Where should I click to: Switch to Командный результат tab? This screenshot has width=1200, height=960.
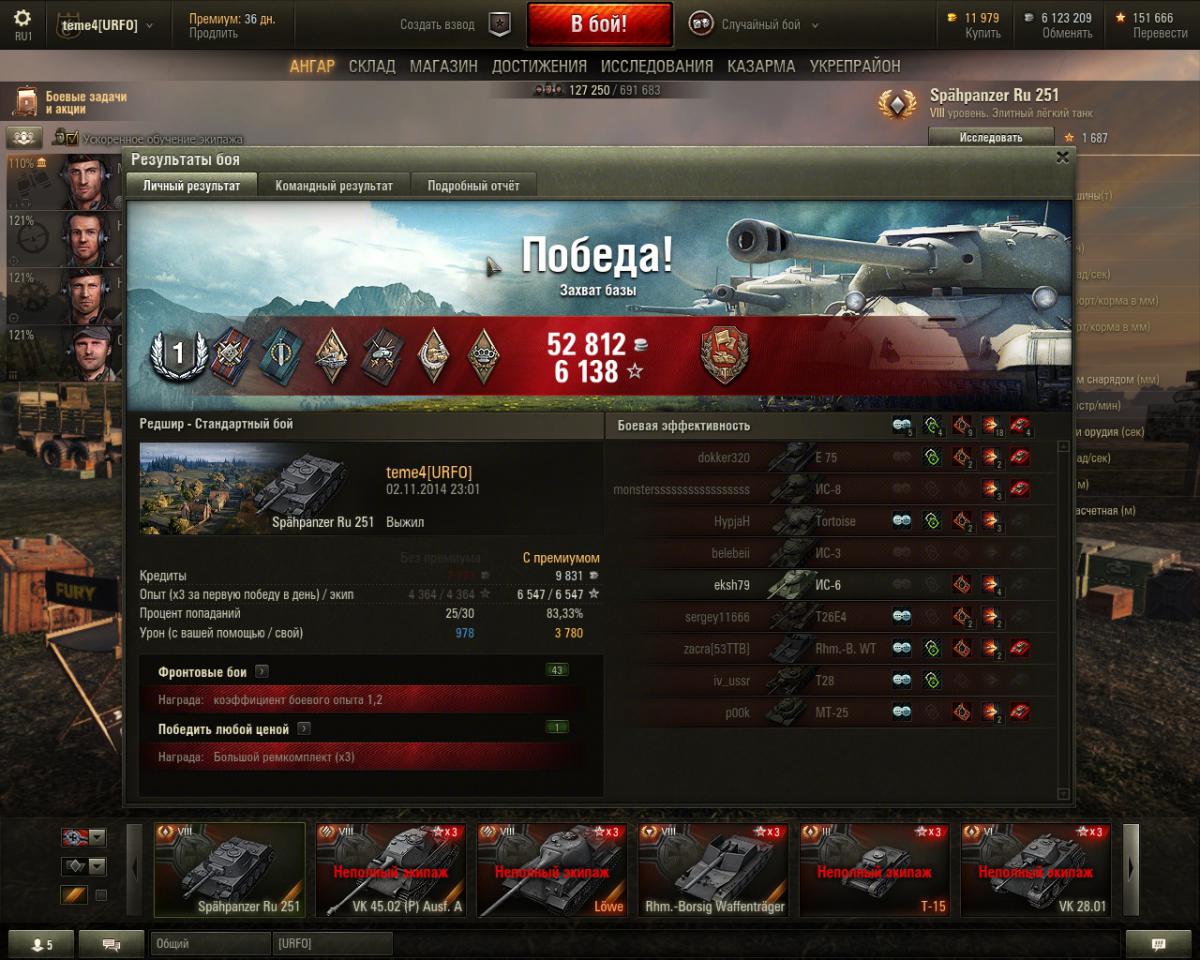(334, 186)
